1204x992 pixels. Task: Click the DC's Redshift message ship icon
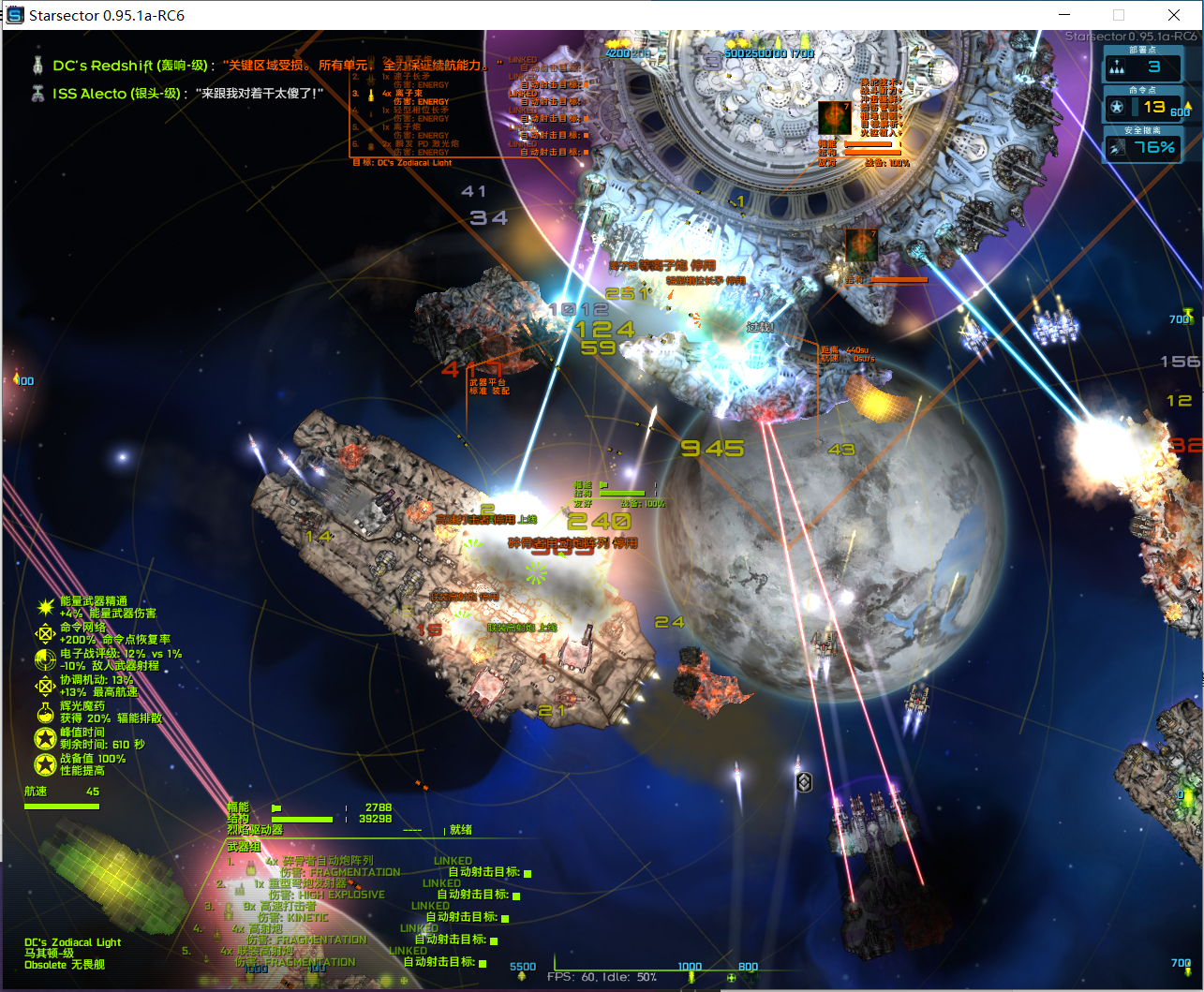coord(38,66)
